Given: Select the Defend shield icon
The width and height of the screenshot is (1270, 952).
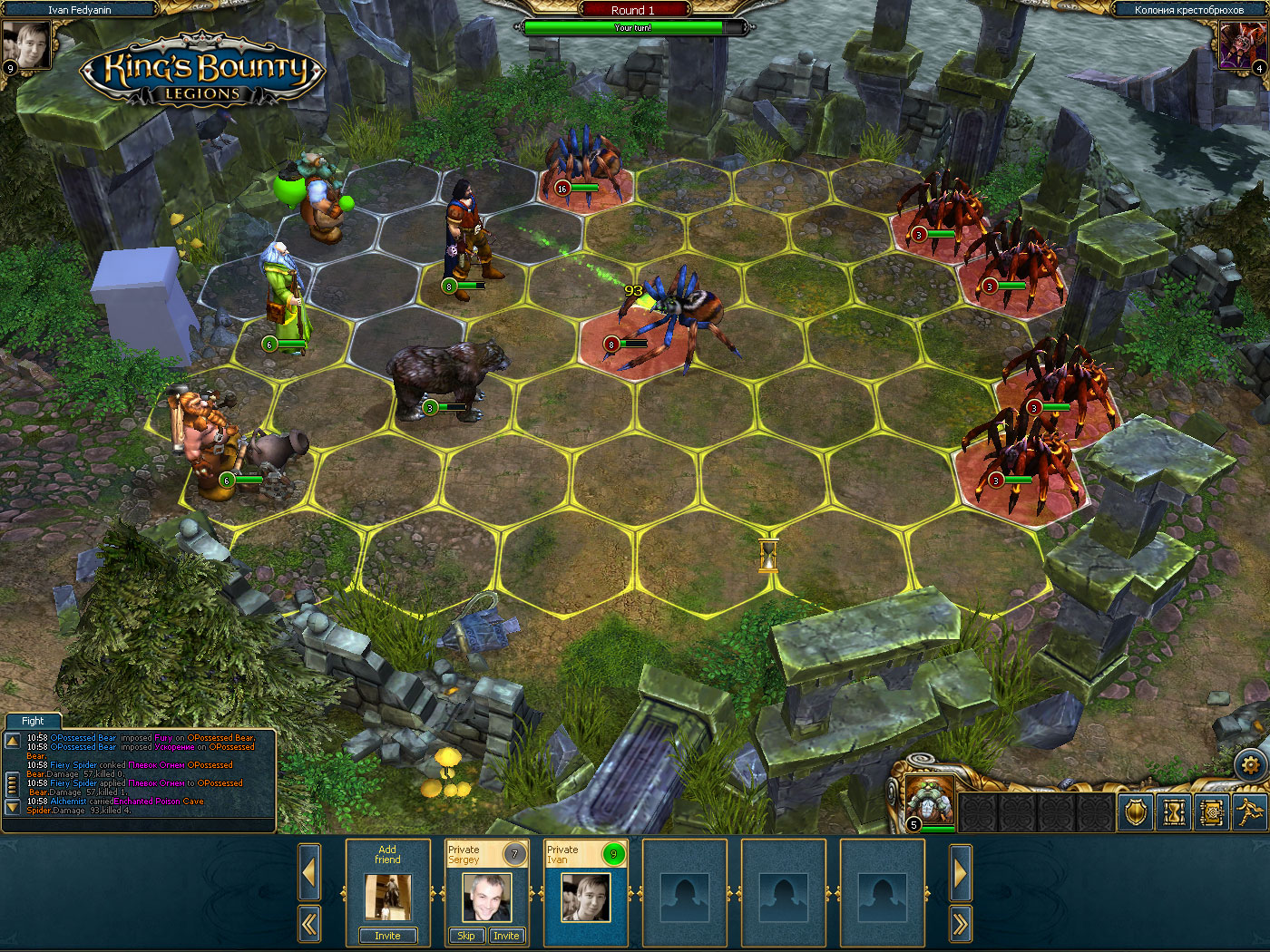Looking at the screenshot, I should pyautogui.click(x=1135, y=811).
